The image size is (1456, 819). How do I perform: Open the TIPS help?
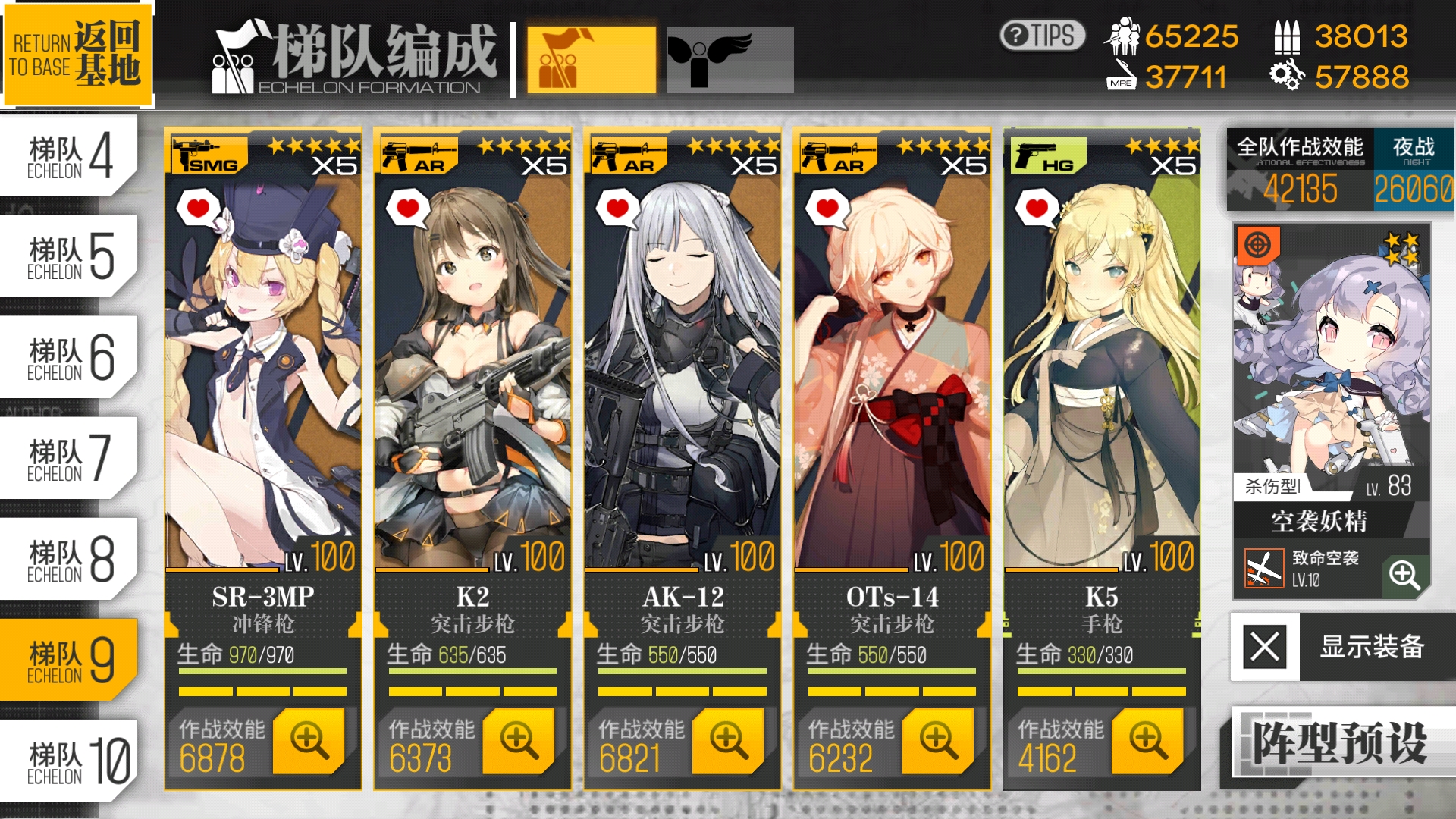point(1042,36)
